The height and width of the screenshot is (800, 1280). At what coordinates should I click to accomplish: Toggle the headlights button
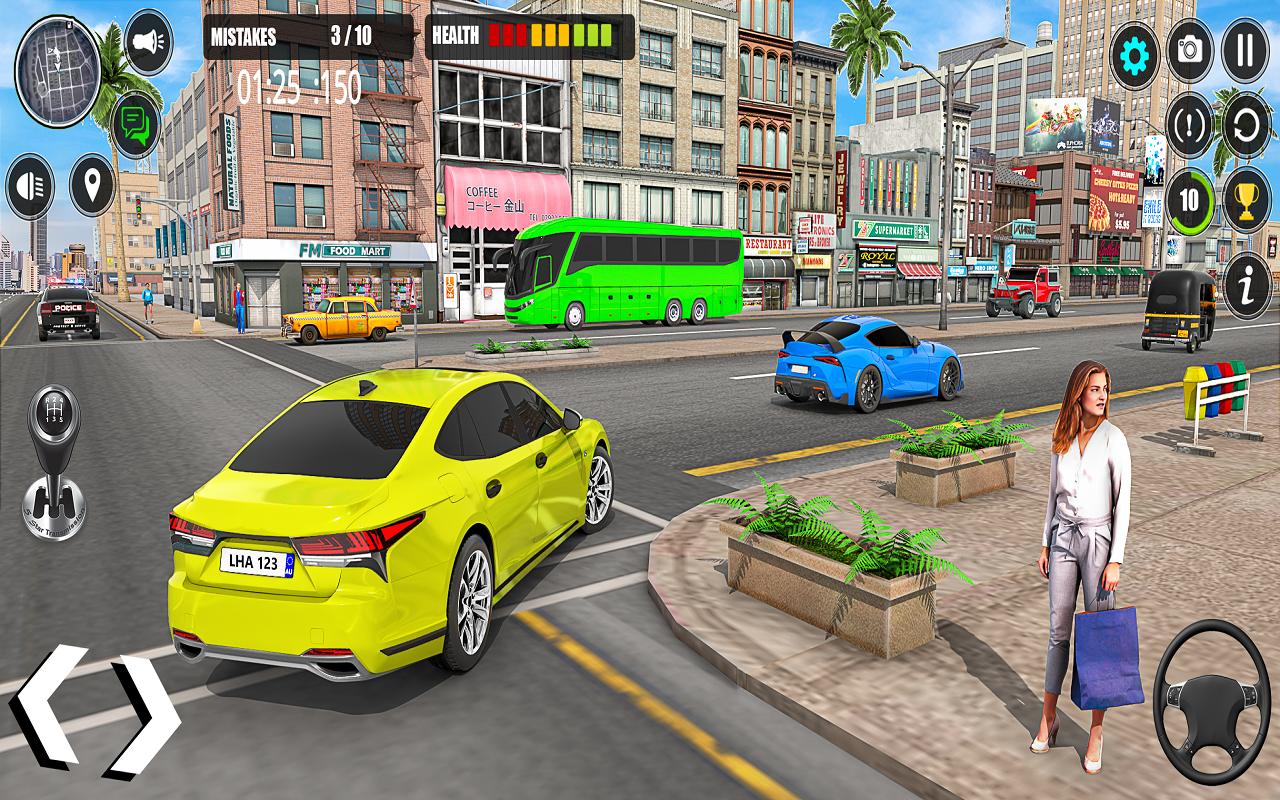click(30, 186)
